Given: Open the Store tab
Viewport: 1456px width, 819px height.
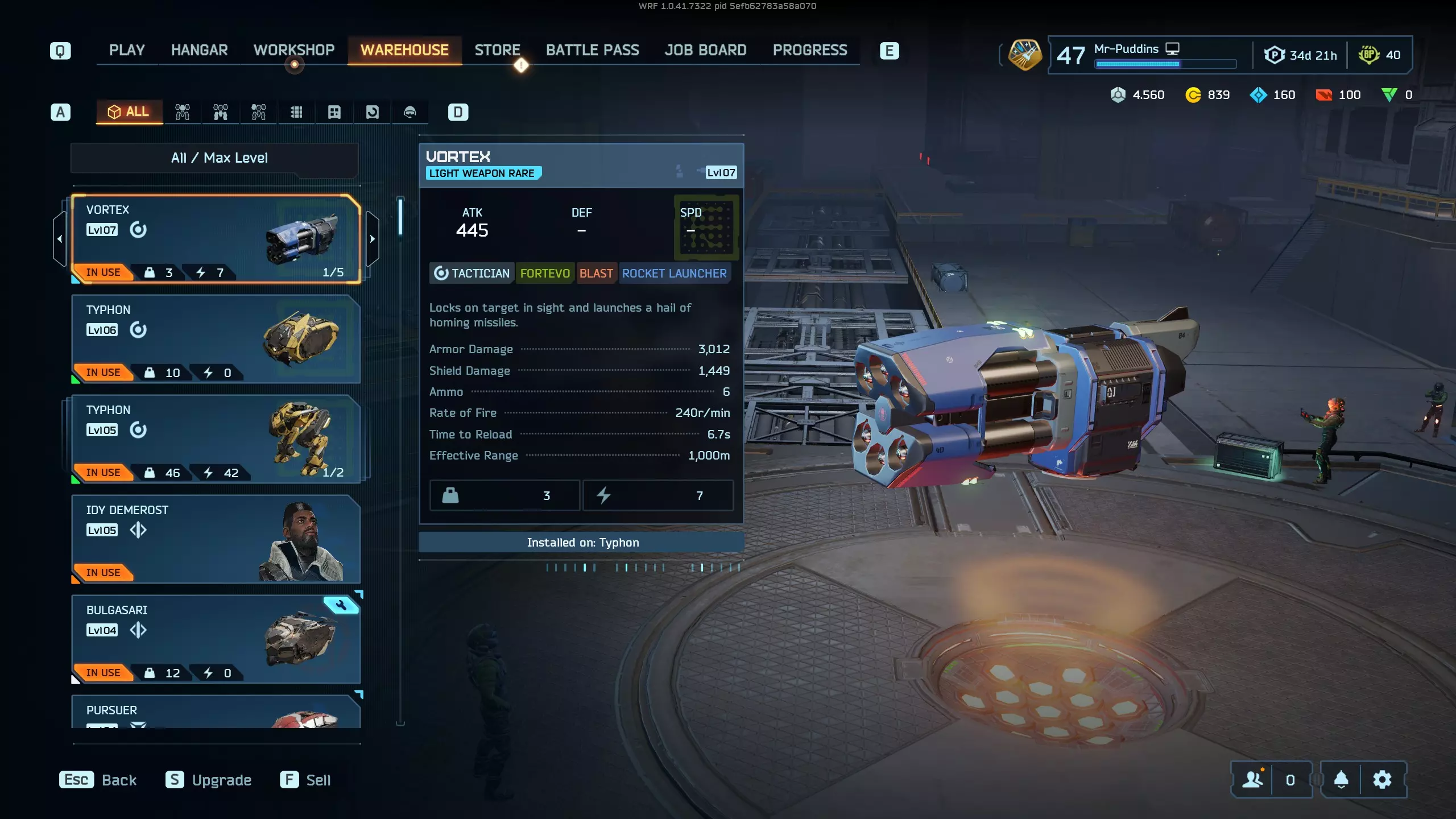Looking at the screenshot, I should click(497, 50).
